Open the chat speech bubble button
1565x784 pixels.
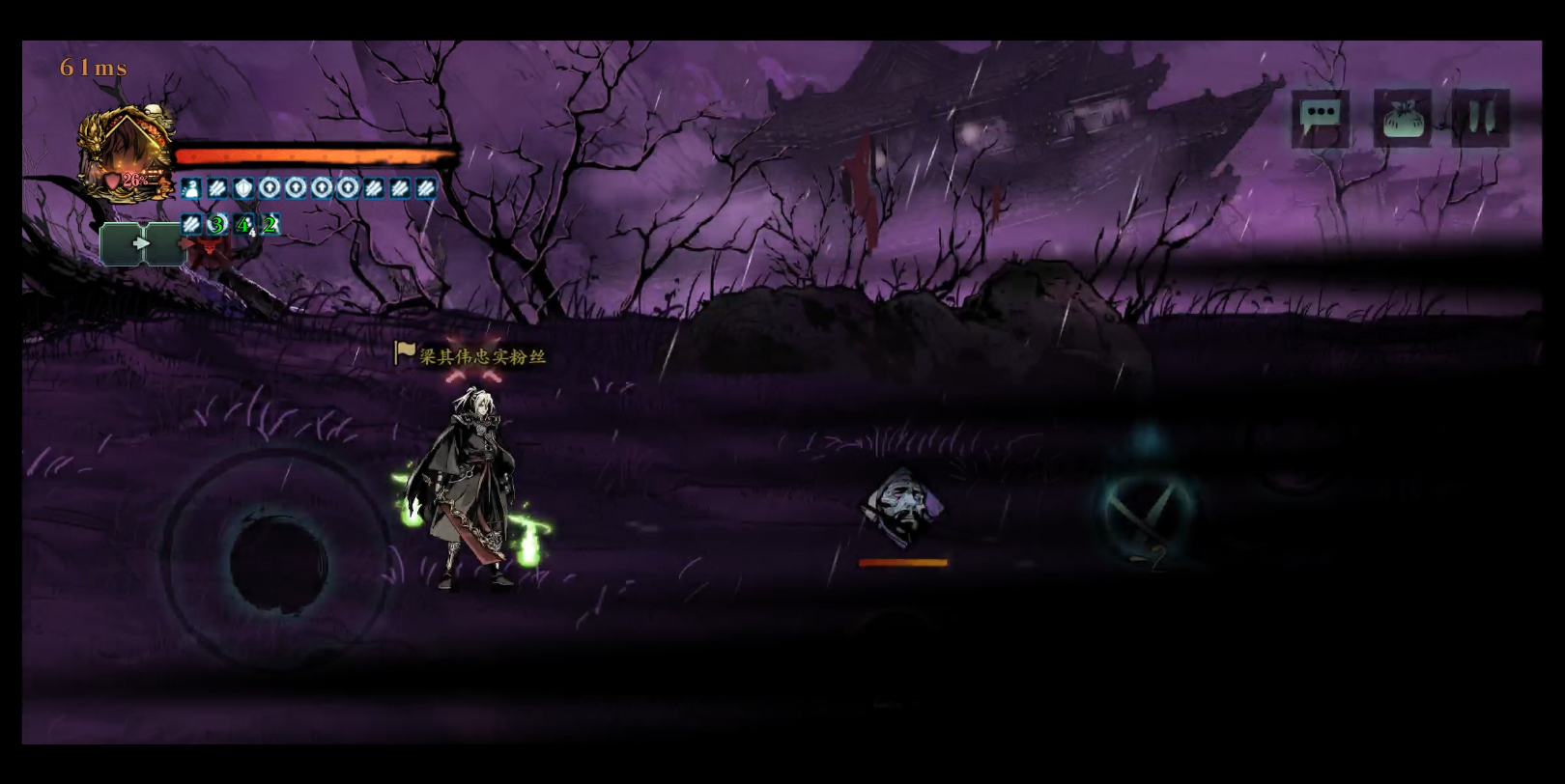point(1320,118)
